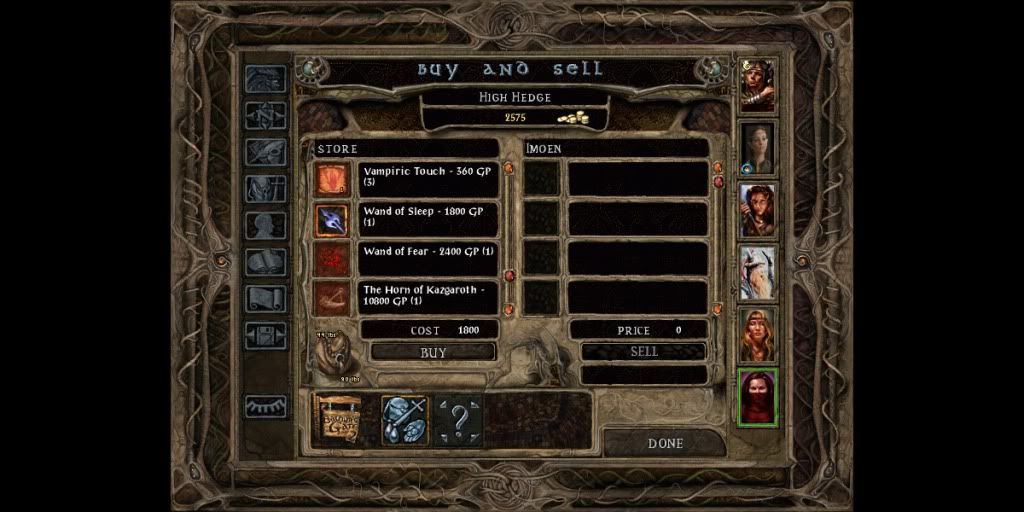Select the red-hooded character portrait
Image resolution: width=1024 pixels, height=512 pixels.
tap(757, 396)
